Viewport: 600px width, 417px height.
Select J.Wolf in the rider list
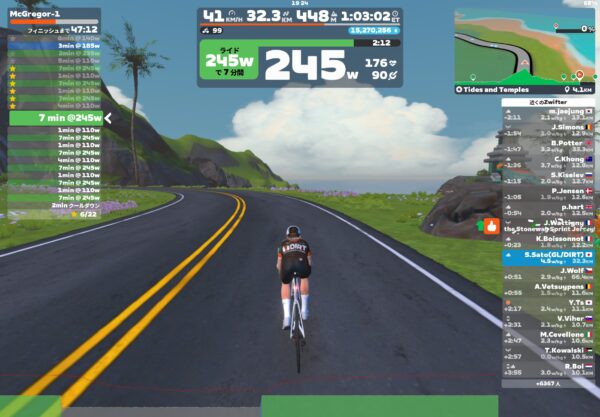point(549,274)
